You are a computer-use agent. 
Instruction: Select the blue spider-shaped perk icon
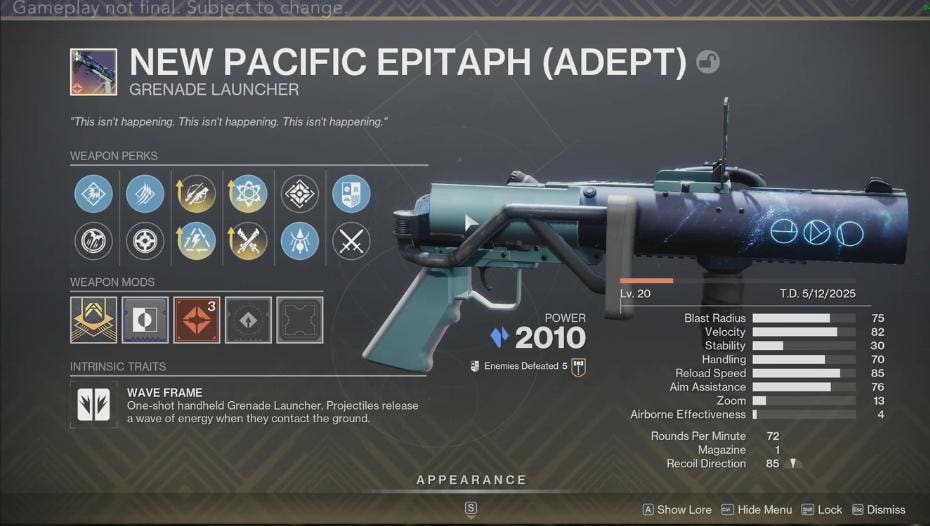pyautogui.click(x=299, y=241)
